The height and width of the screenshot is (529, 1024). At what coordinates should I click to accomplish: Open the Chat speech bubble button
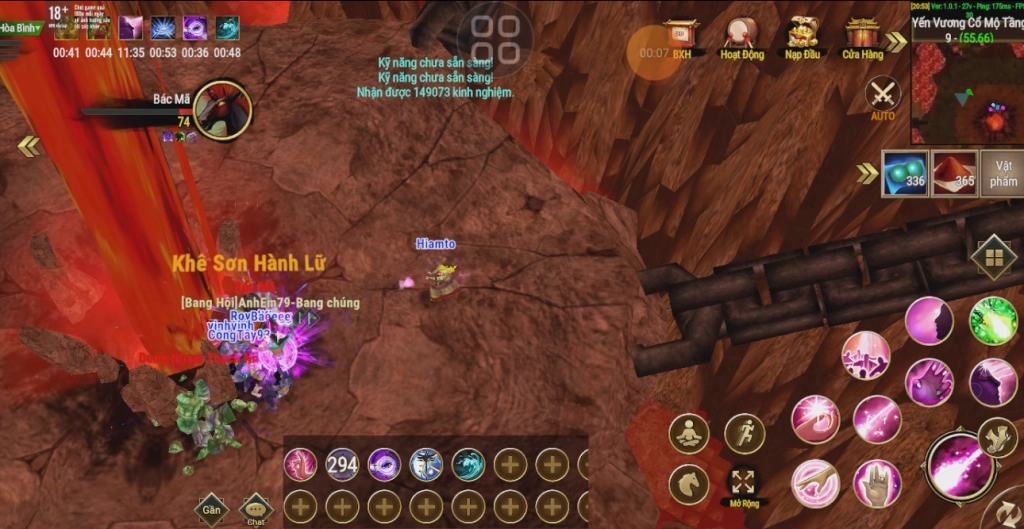257,509
